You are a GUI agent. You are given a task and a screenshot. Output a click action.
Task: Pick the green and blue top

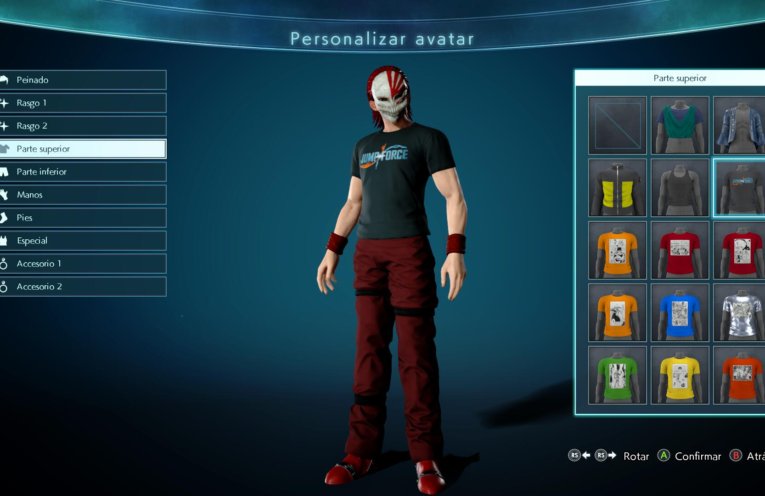click(x=680, y=125)
